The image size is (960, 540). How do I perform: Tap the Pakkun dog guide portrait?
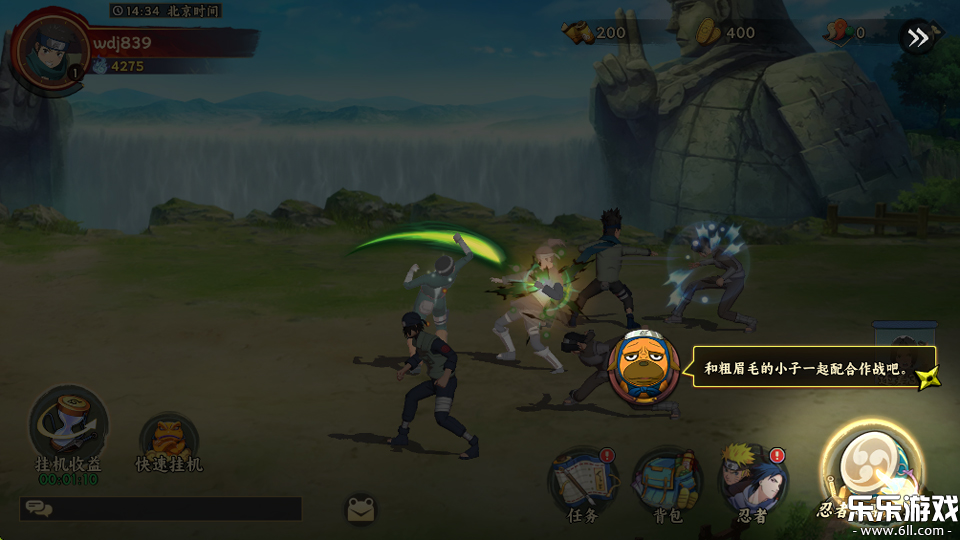click(640, 366)
